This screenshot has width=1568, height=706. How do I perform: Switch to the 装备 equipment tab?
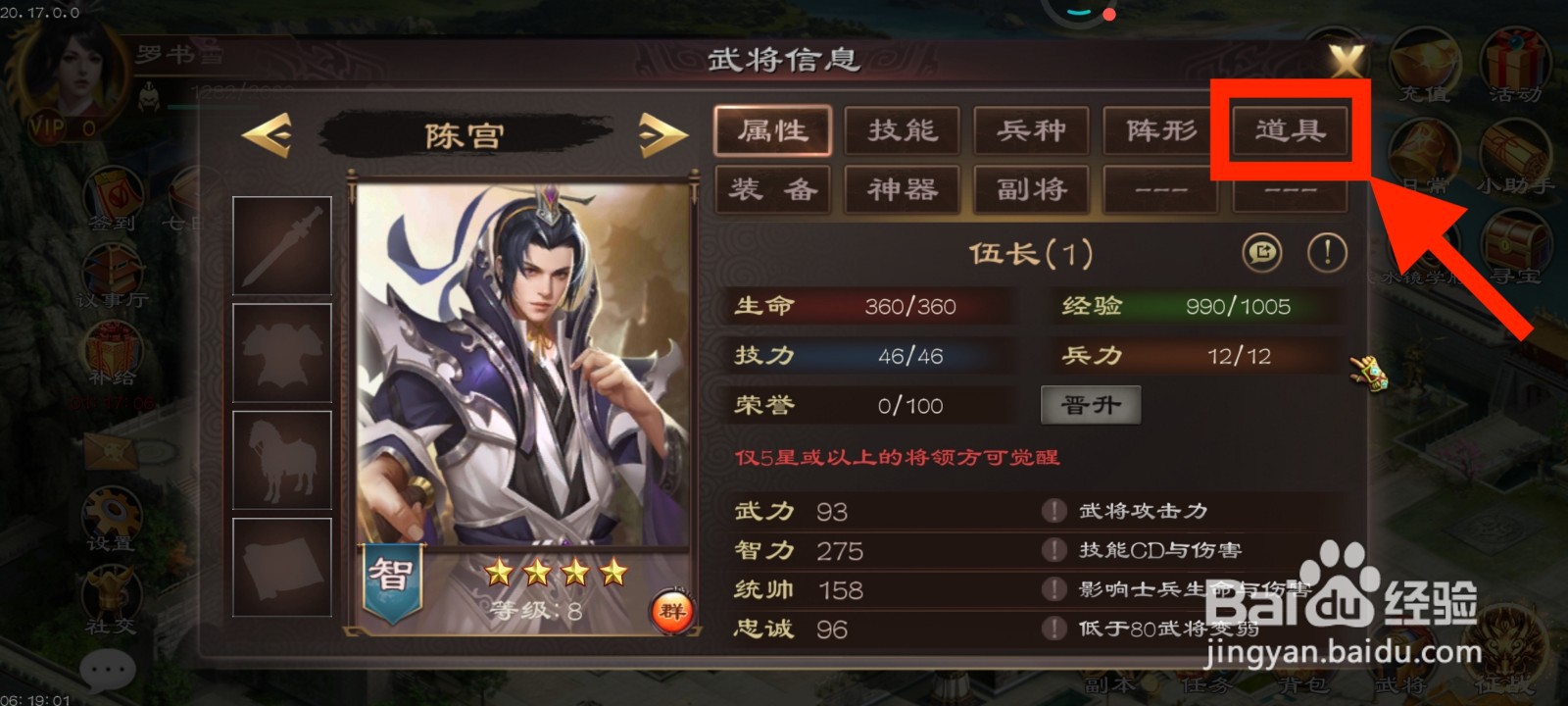pos(773,189)
